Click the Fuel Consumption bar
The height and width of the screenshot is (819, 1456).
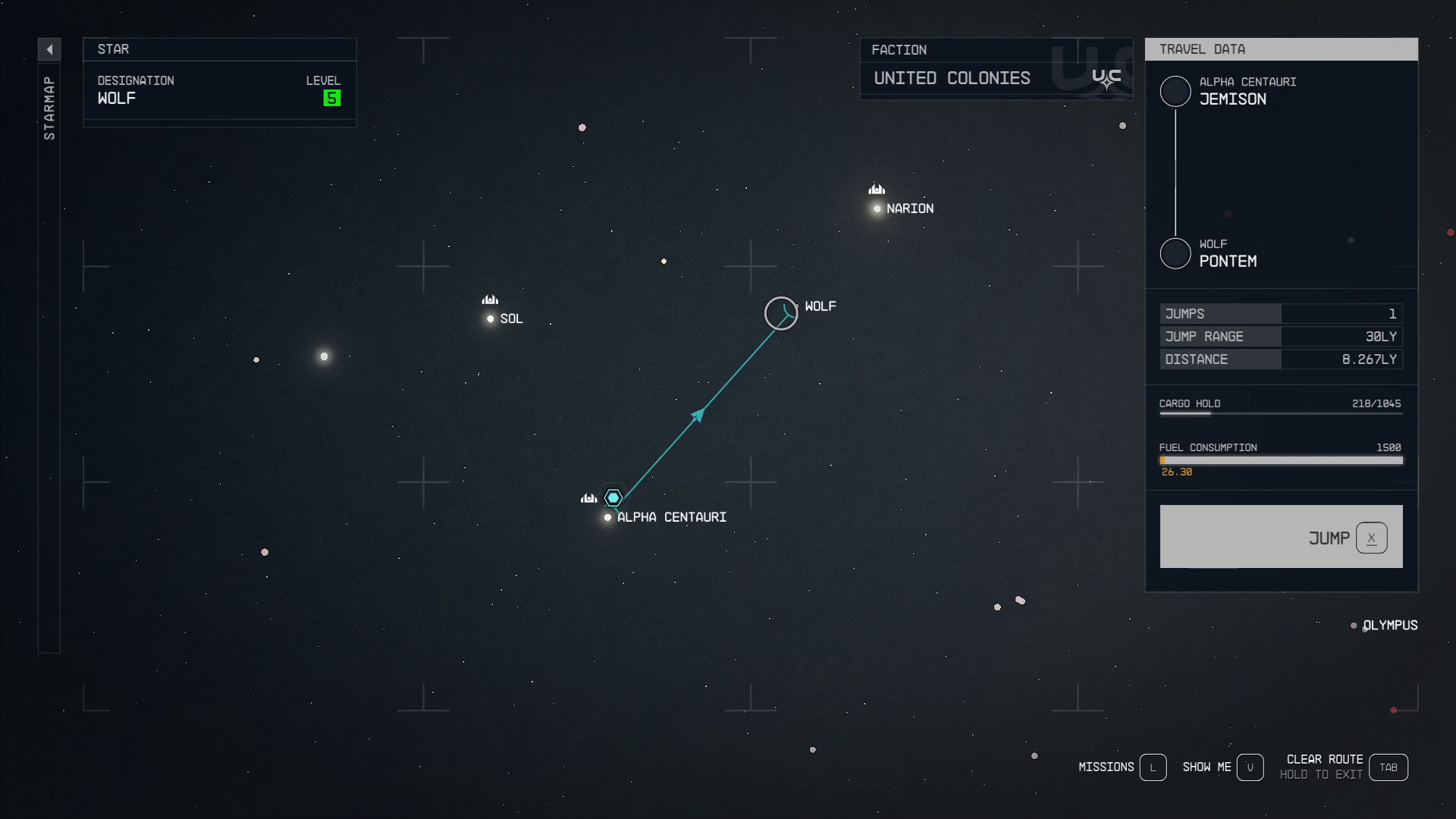coord(1282,460)
